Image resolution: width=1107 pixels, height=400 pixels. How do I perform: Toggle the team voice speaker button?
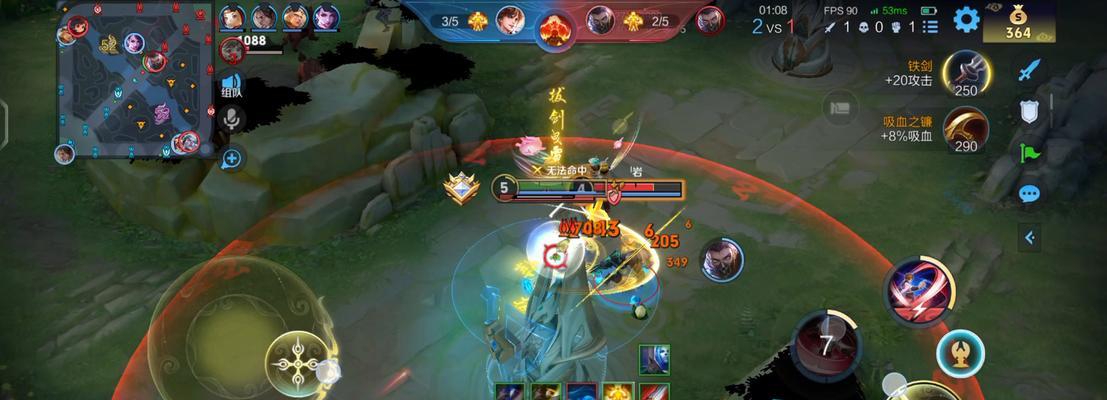(x=232, y=85)
